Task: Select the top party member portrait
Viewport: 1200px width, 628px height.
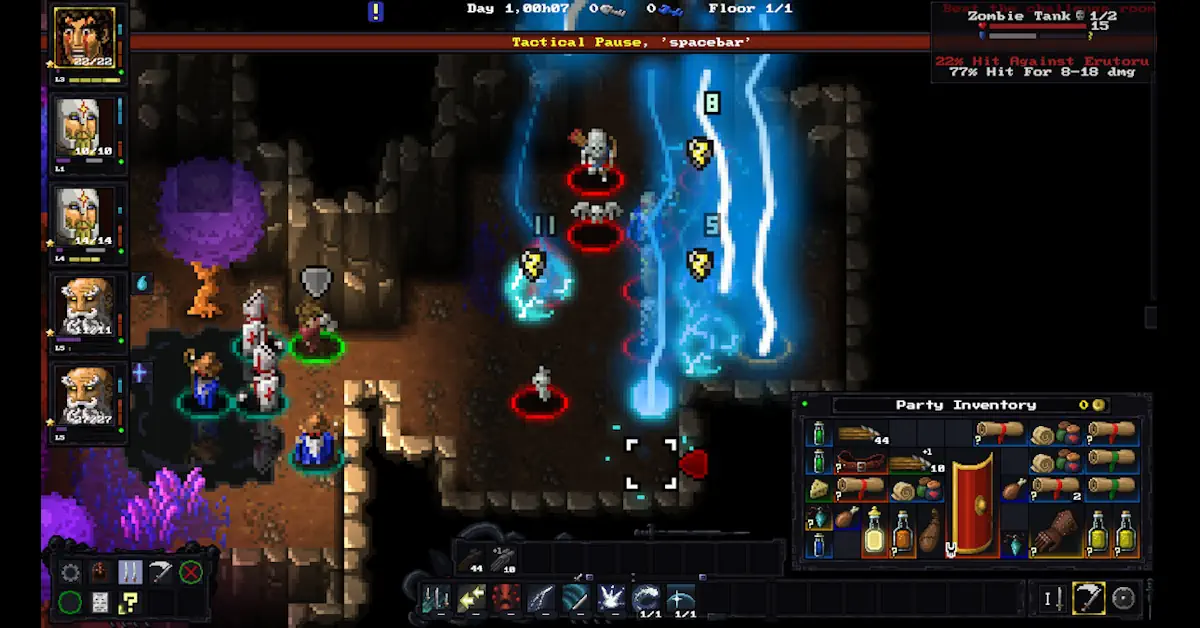Action: pos(84,38)
